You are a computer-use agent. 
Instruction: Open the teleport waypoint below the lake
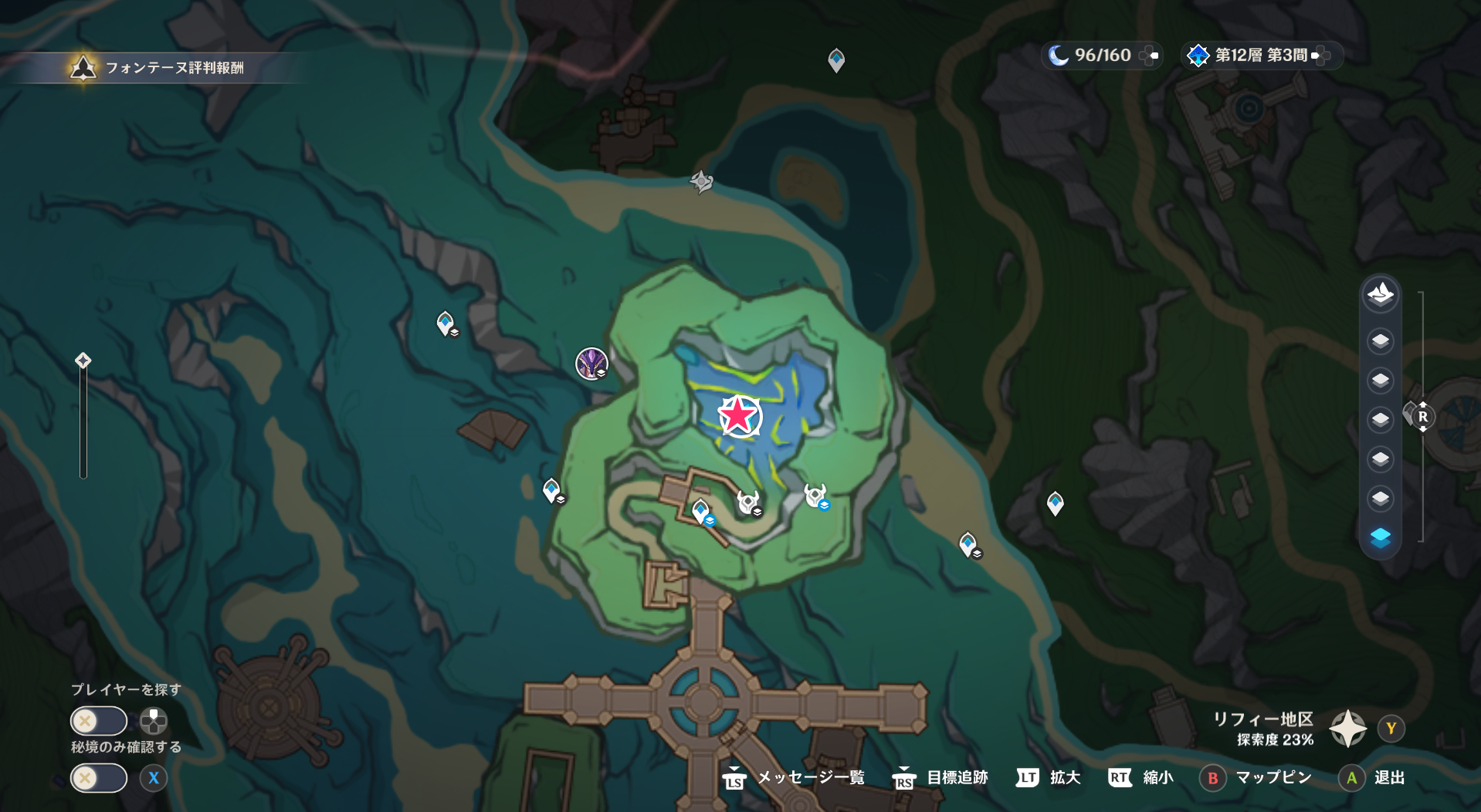(701, 509)
